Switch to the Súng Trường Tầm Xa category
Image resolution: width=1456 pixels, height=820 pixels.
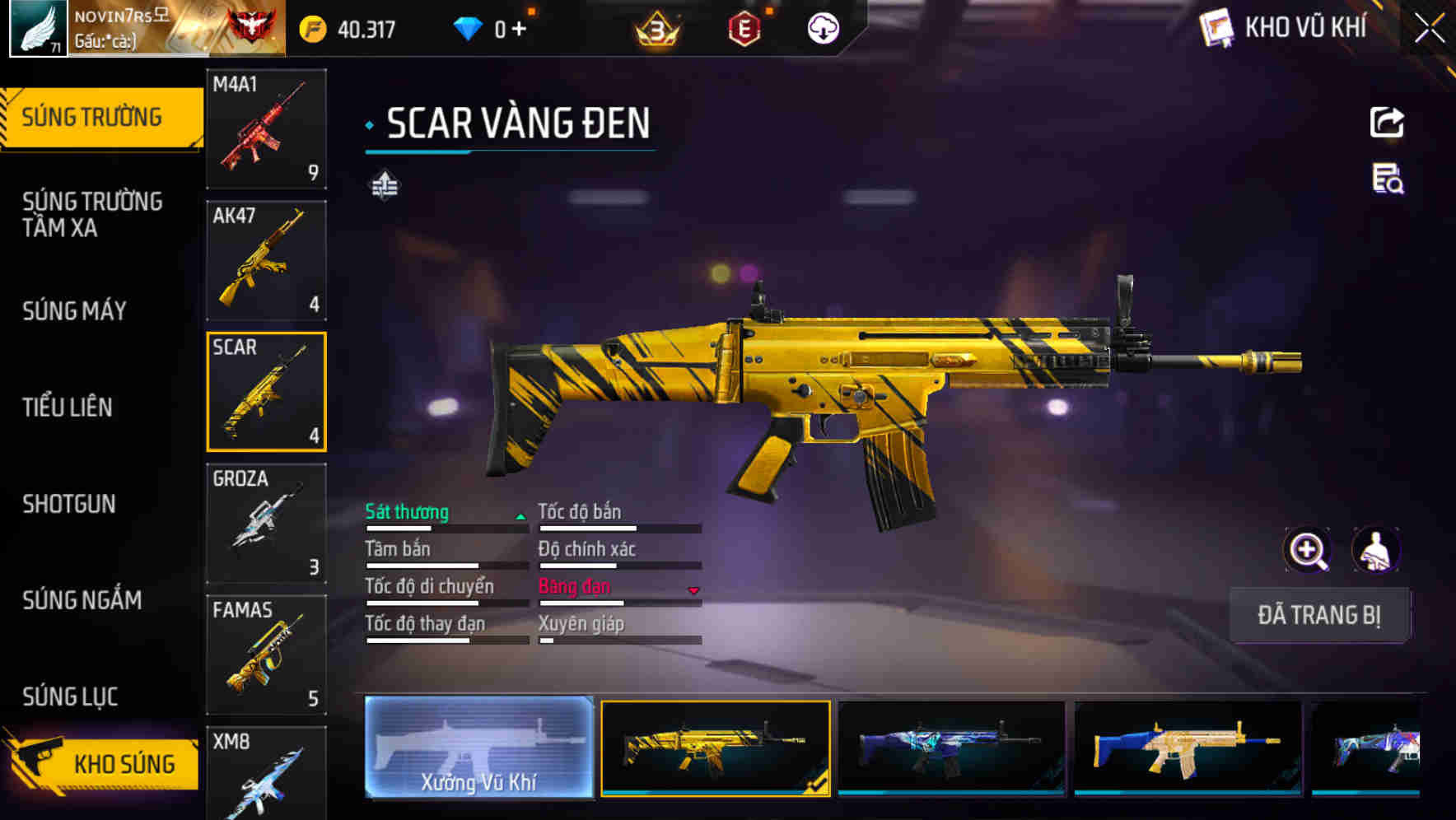(92, 214)
